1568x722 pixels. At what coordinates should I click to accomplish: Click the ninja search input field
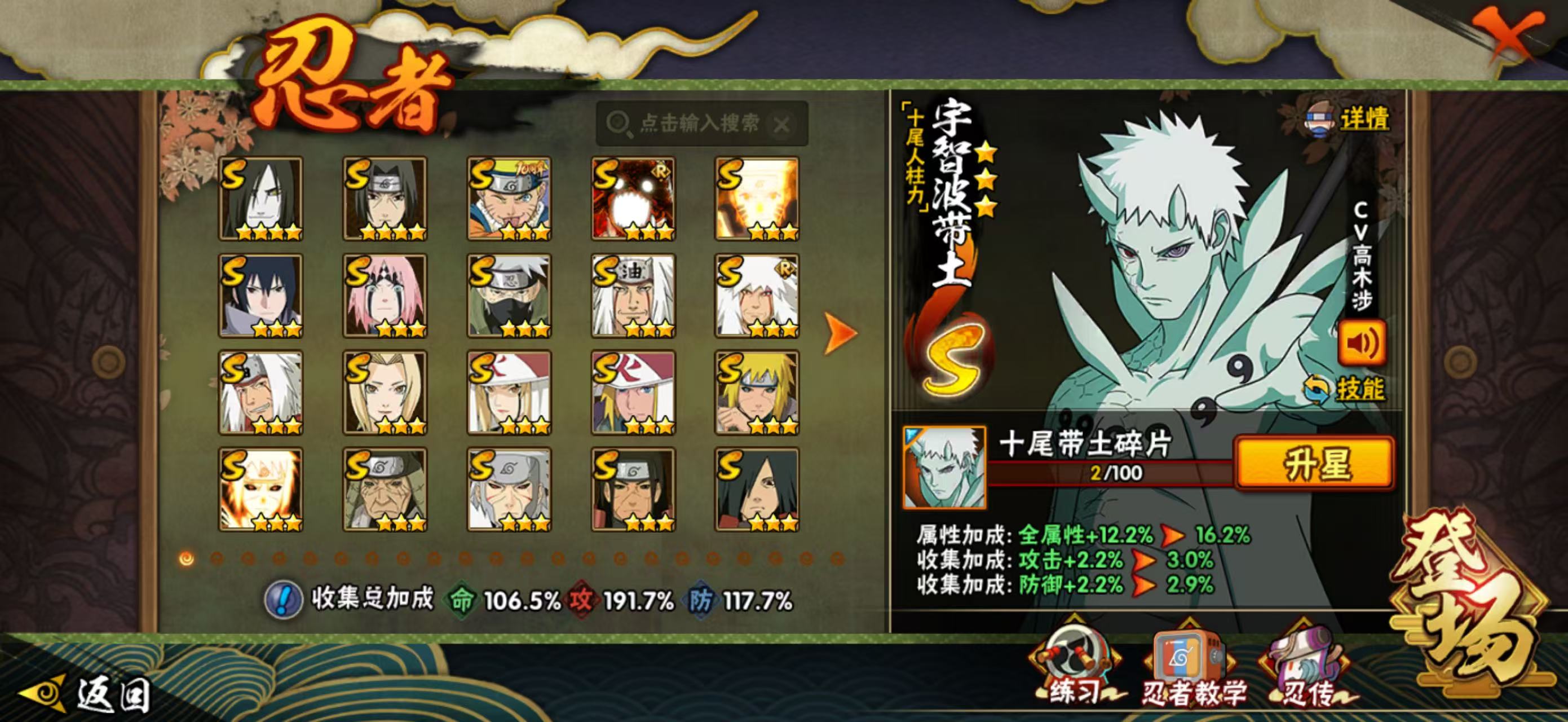(700, 124)
